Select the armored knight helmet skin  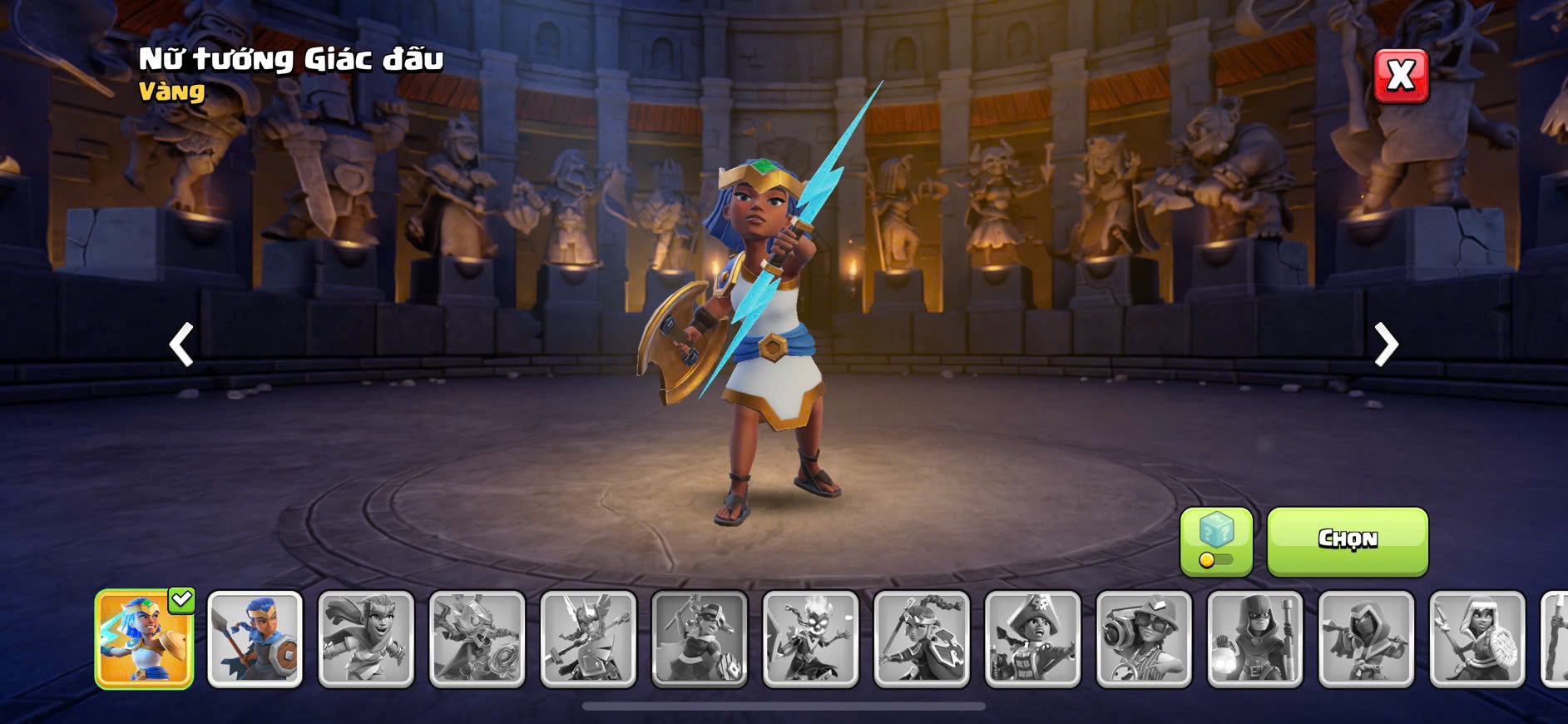point(477,639)
